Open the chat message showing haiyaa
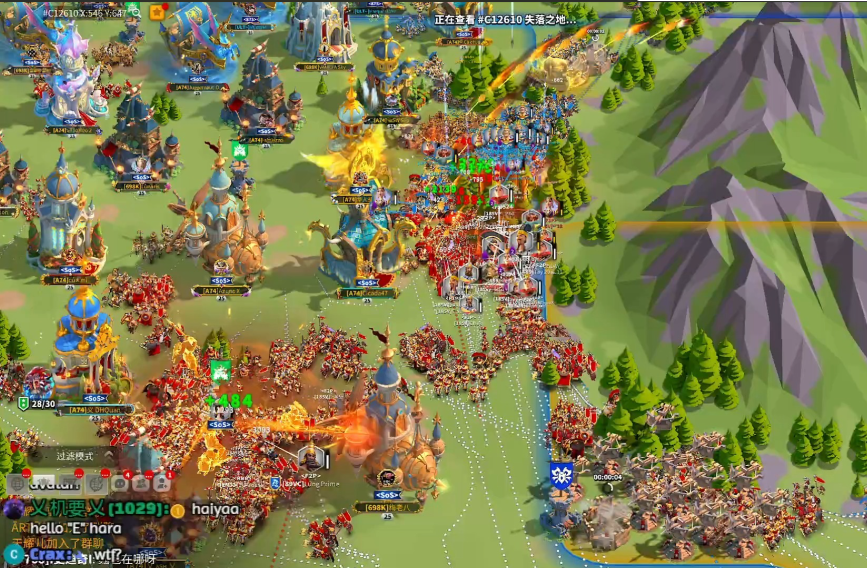The width and height of the screenshot is (867, 568). 215,509
